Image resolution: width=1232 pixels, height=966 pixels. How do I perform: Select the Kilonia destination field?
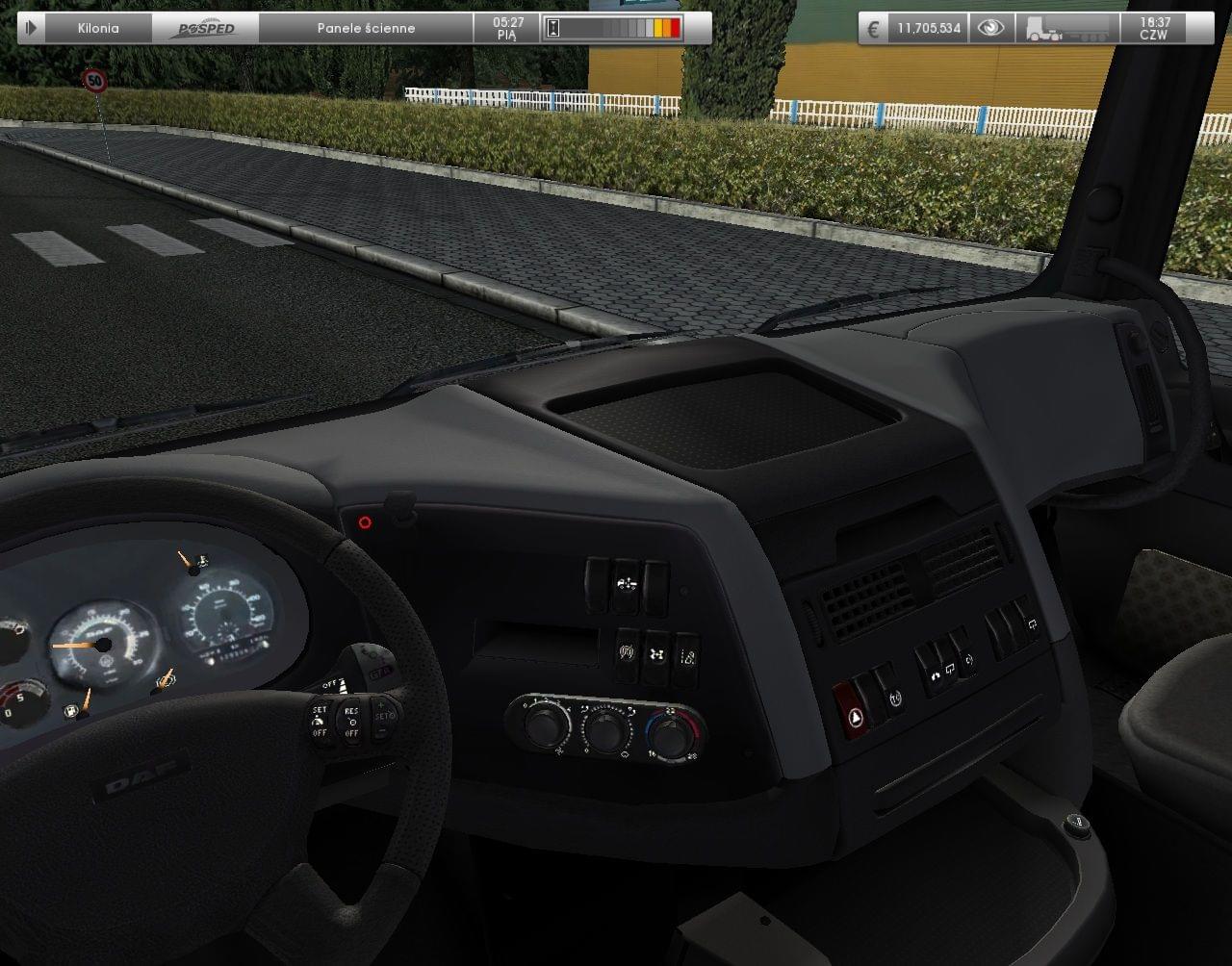coord(98,28)
